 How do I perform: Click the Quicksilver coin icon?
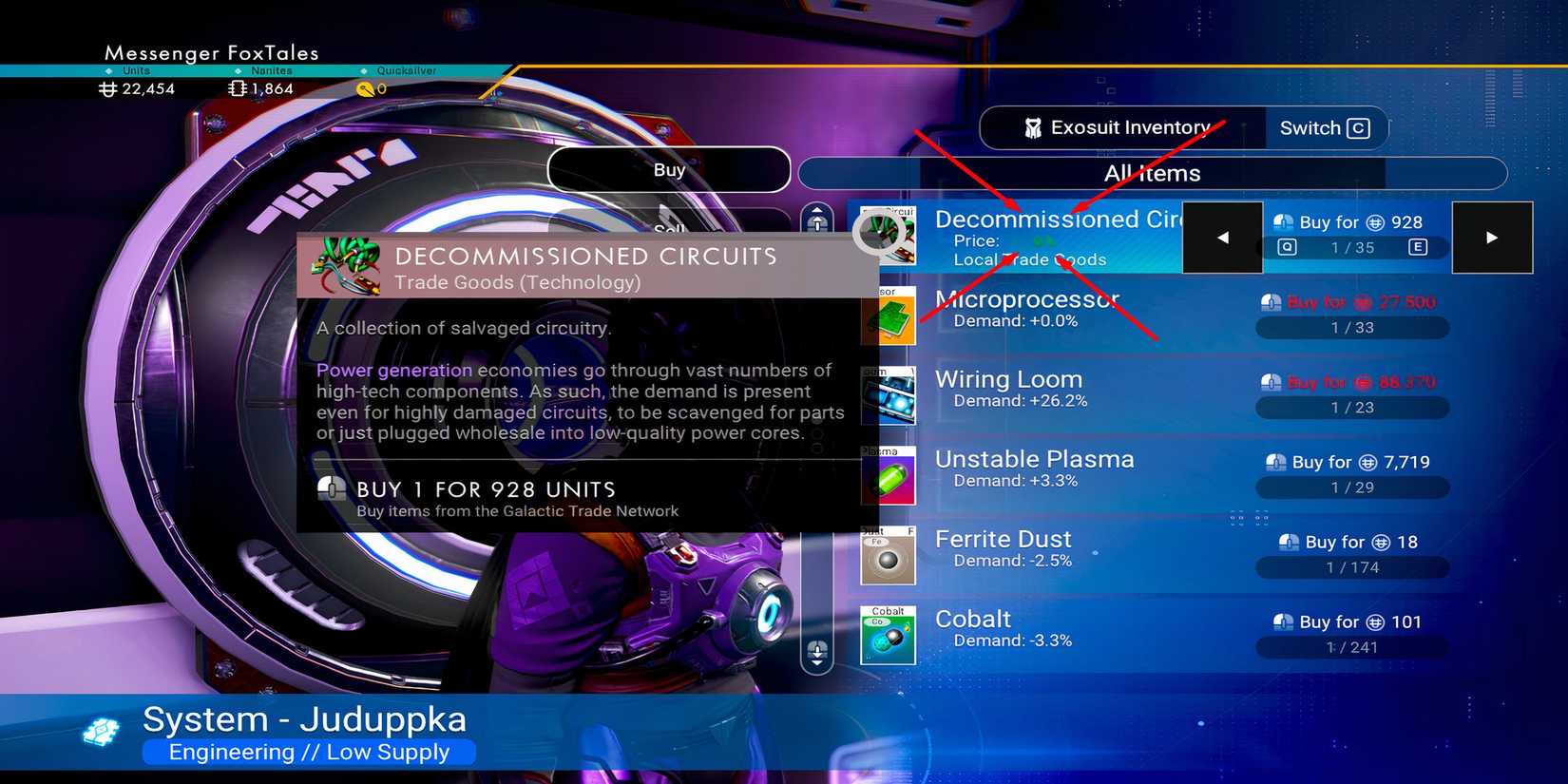[364, 88]
